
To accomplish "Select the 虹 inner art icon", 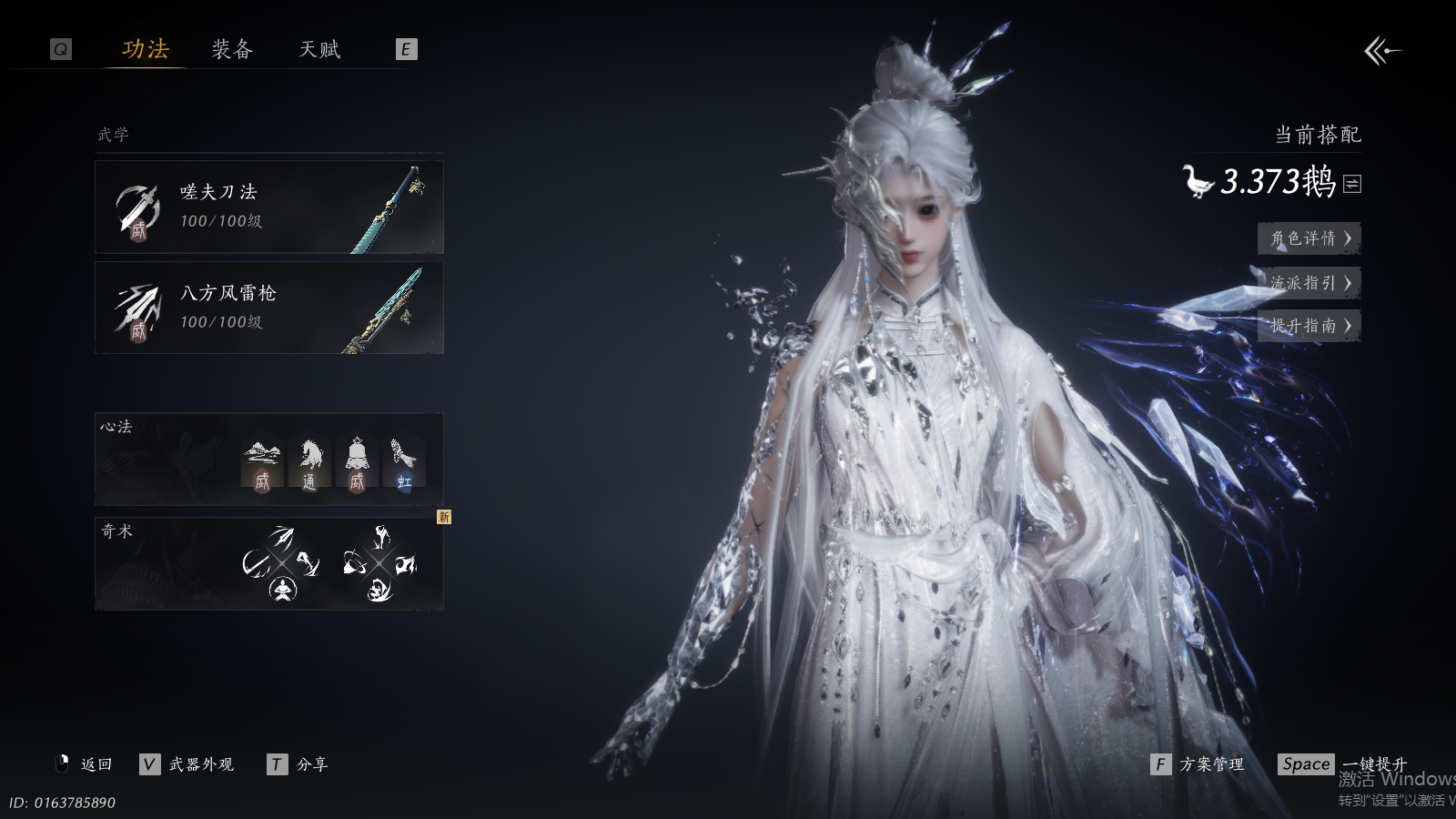I will coord(403,463).
